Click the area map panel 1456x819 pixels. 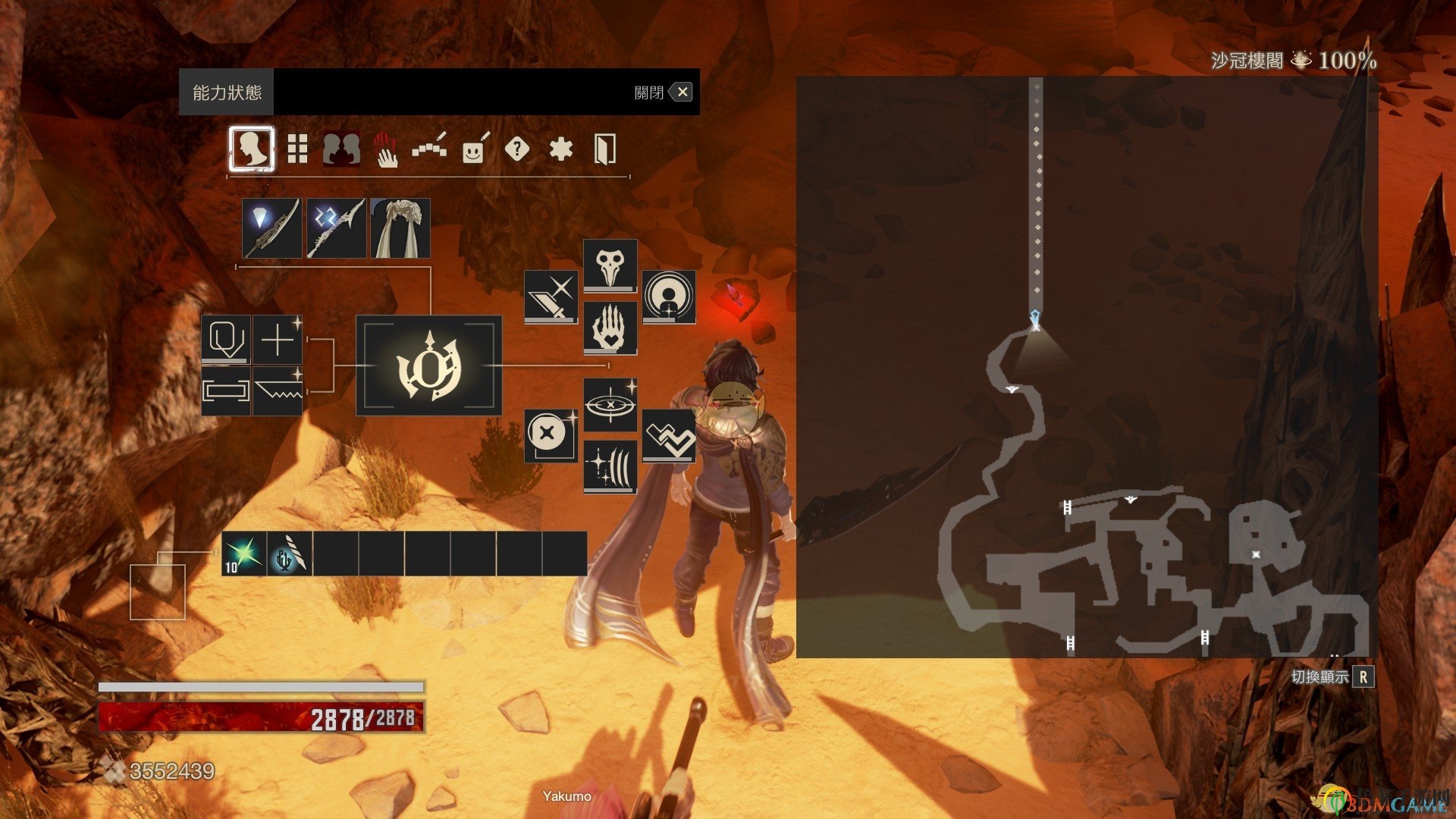pos(1086,366)
